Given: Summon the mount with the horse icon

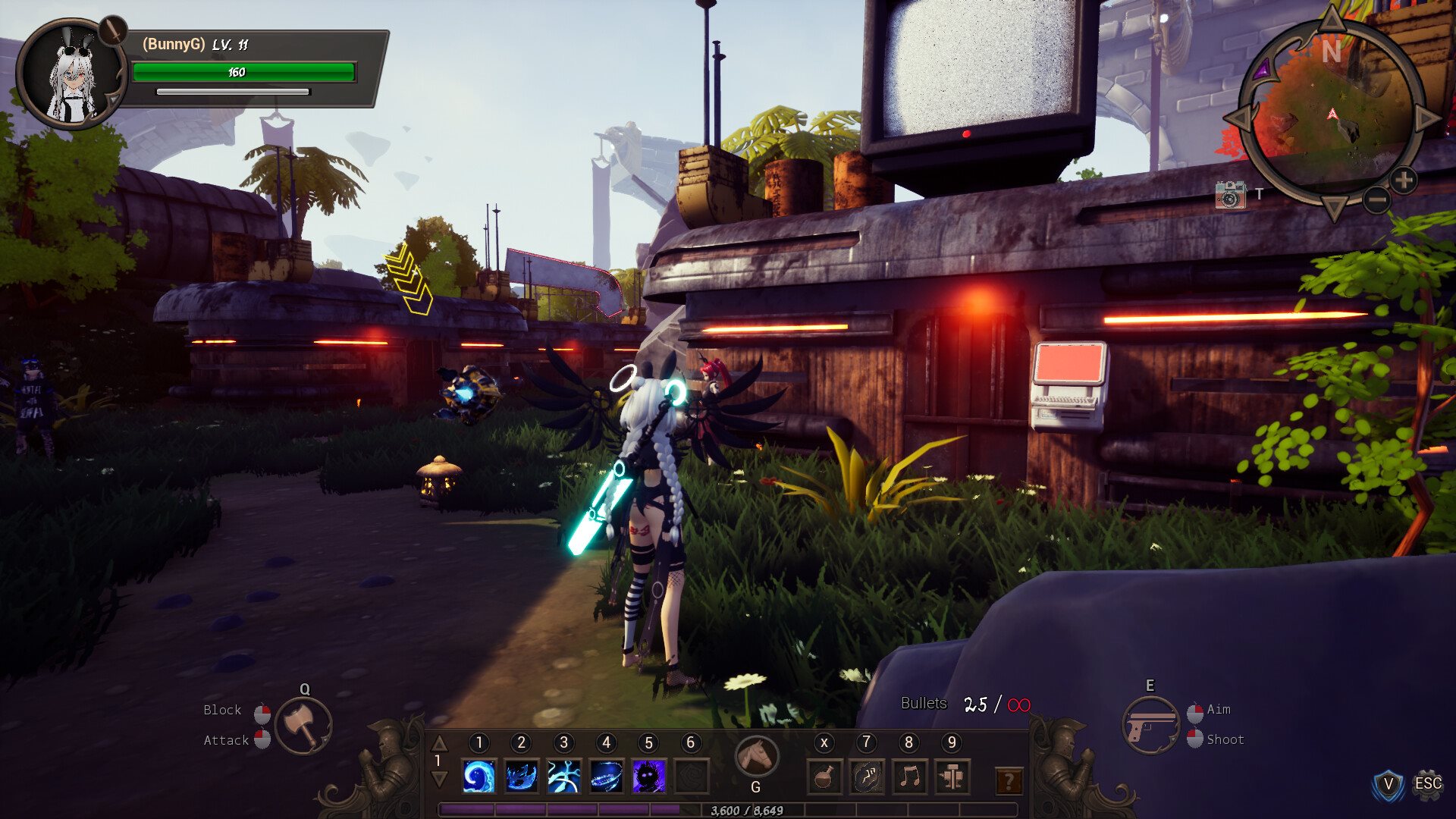Looking at the screenshot, I should pyautogui.click(x=756, y=755).
